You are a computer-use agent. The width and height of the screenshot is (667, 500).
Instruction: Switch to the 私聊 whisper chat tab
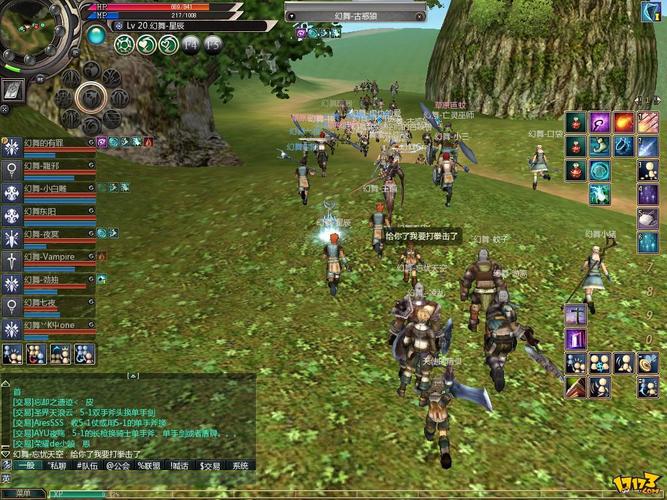coord(57,465)
